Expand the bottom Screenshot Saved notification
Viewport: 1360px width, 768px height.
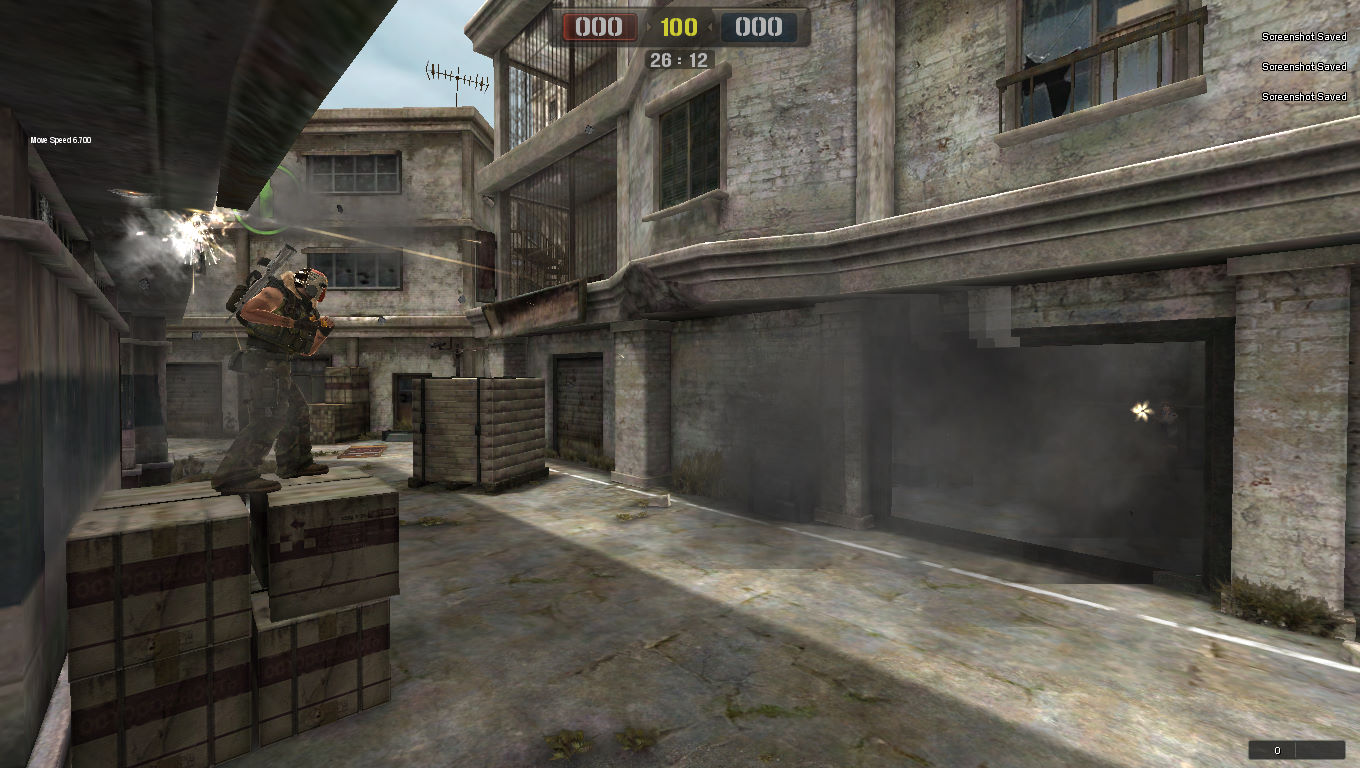point(1303,97)
